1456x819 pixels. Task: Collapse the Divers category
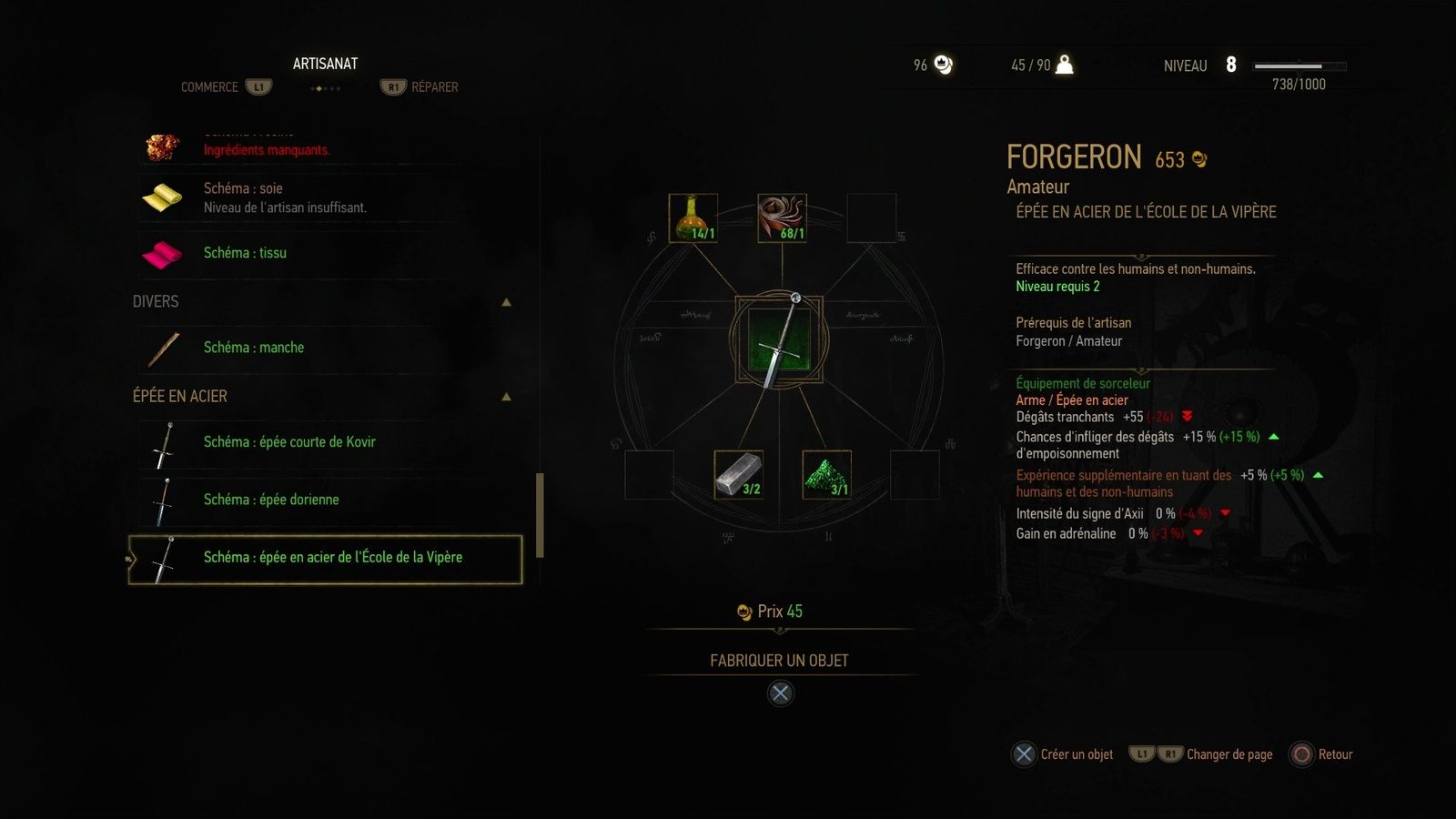click(507, 302)
